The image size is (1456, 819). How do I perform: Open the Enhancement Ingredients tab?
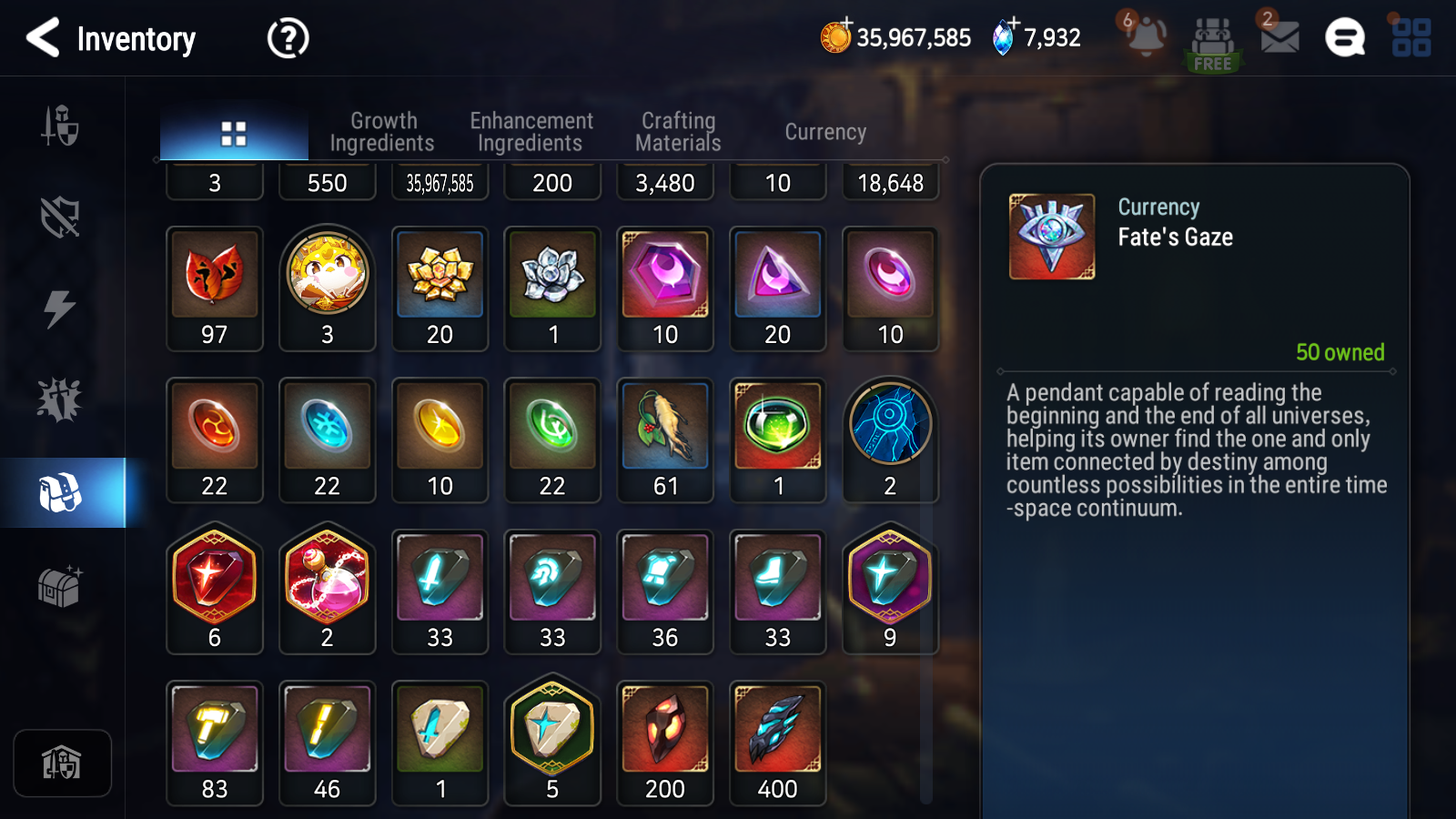tap(531, 132)
